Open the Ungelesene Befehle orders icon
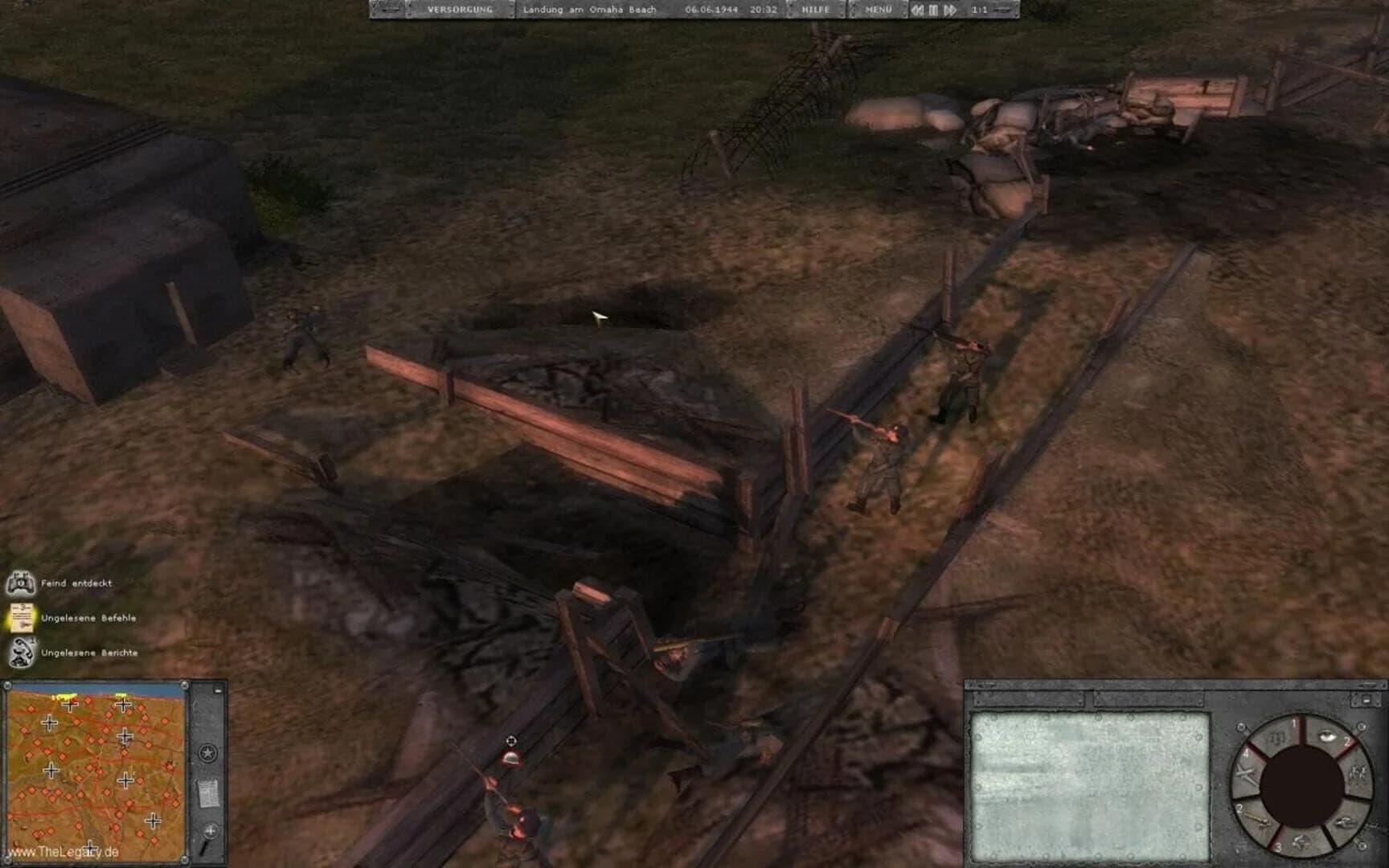This screenshot has height=868, width=1389. point(22,619)
